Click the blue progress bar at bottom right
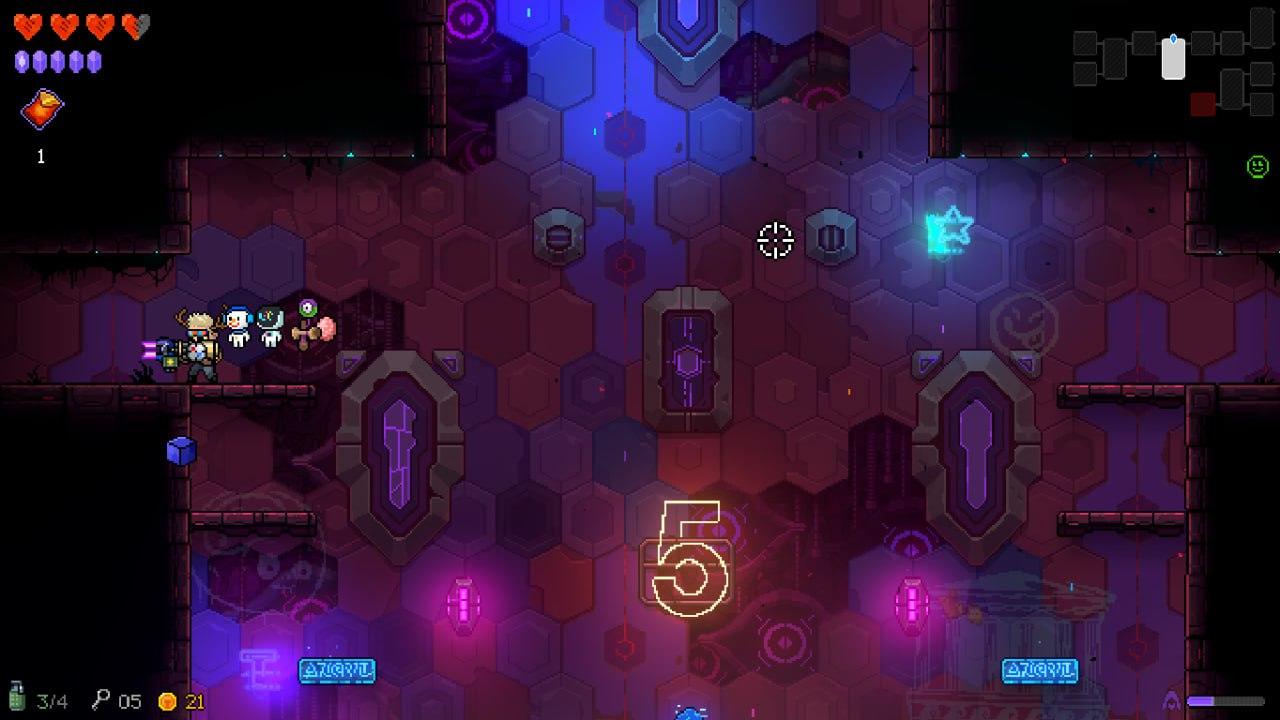Screen dimensions: 1280x720 point(1228,701)
